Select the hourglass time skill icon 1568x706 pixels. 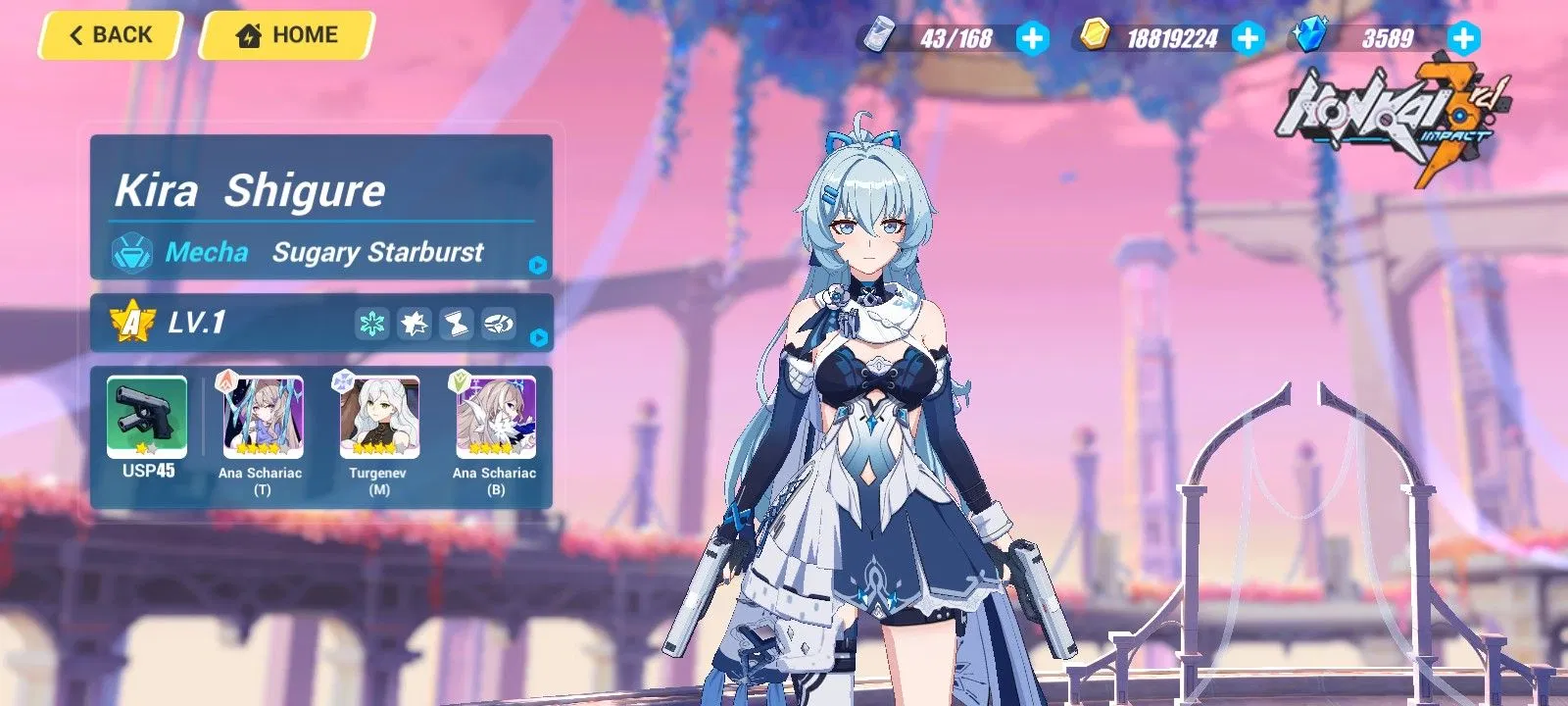pyautogui.click(x=457, y=324)
